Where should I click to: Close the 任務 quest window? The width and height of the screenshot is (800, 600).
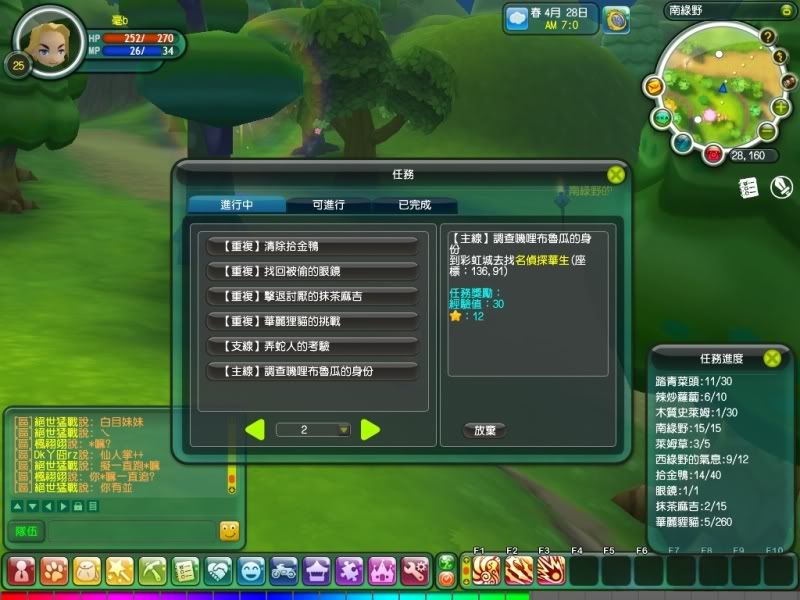[616, 174]
